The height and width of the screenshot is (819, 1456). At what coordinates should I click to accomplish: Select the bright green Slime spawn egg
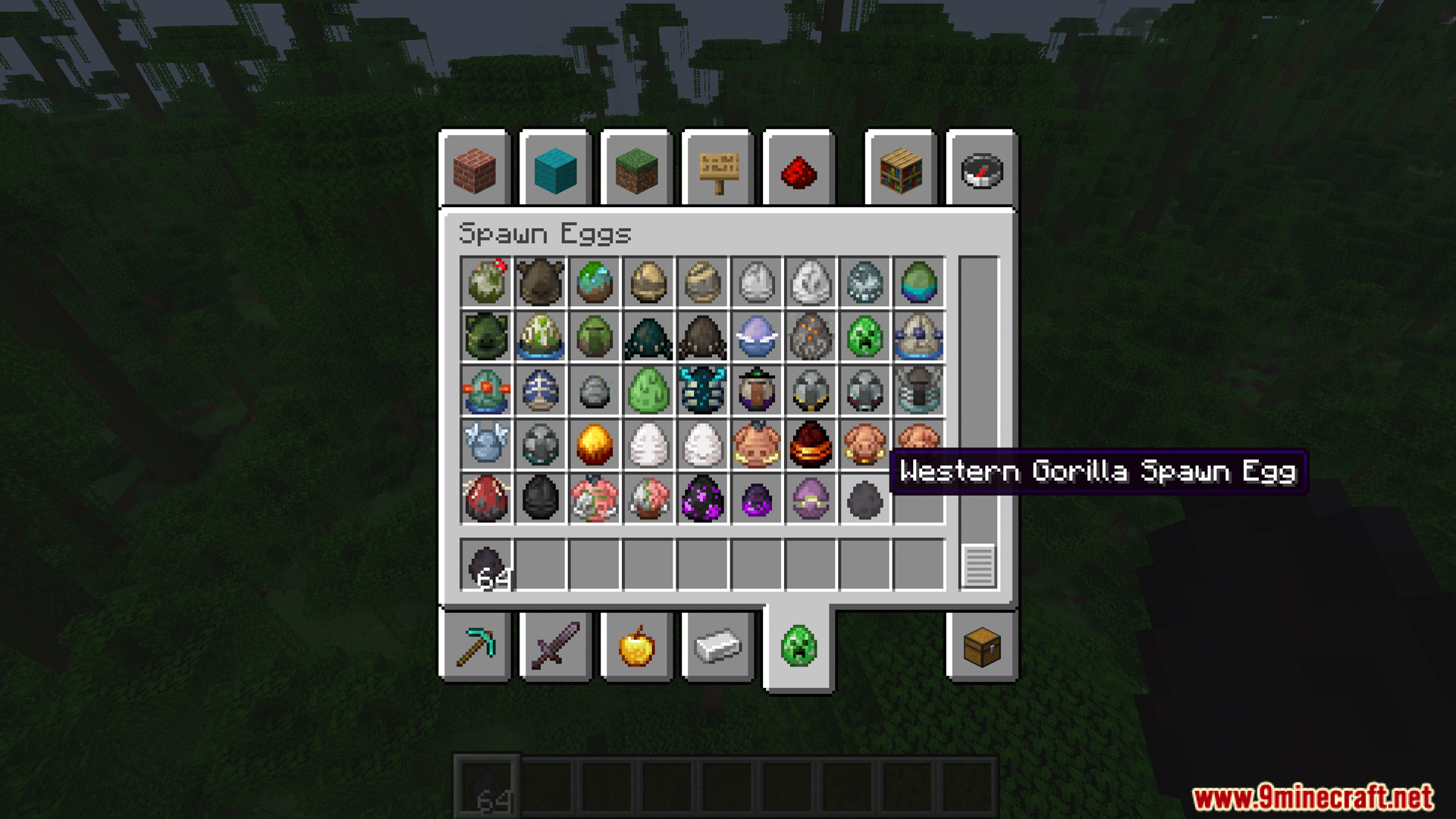pyautogui.click(x=648, y=391)
